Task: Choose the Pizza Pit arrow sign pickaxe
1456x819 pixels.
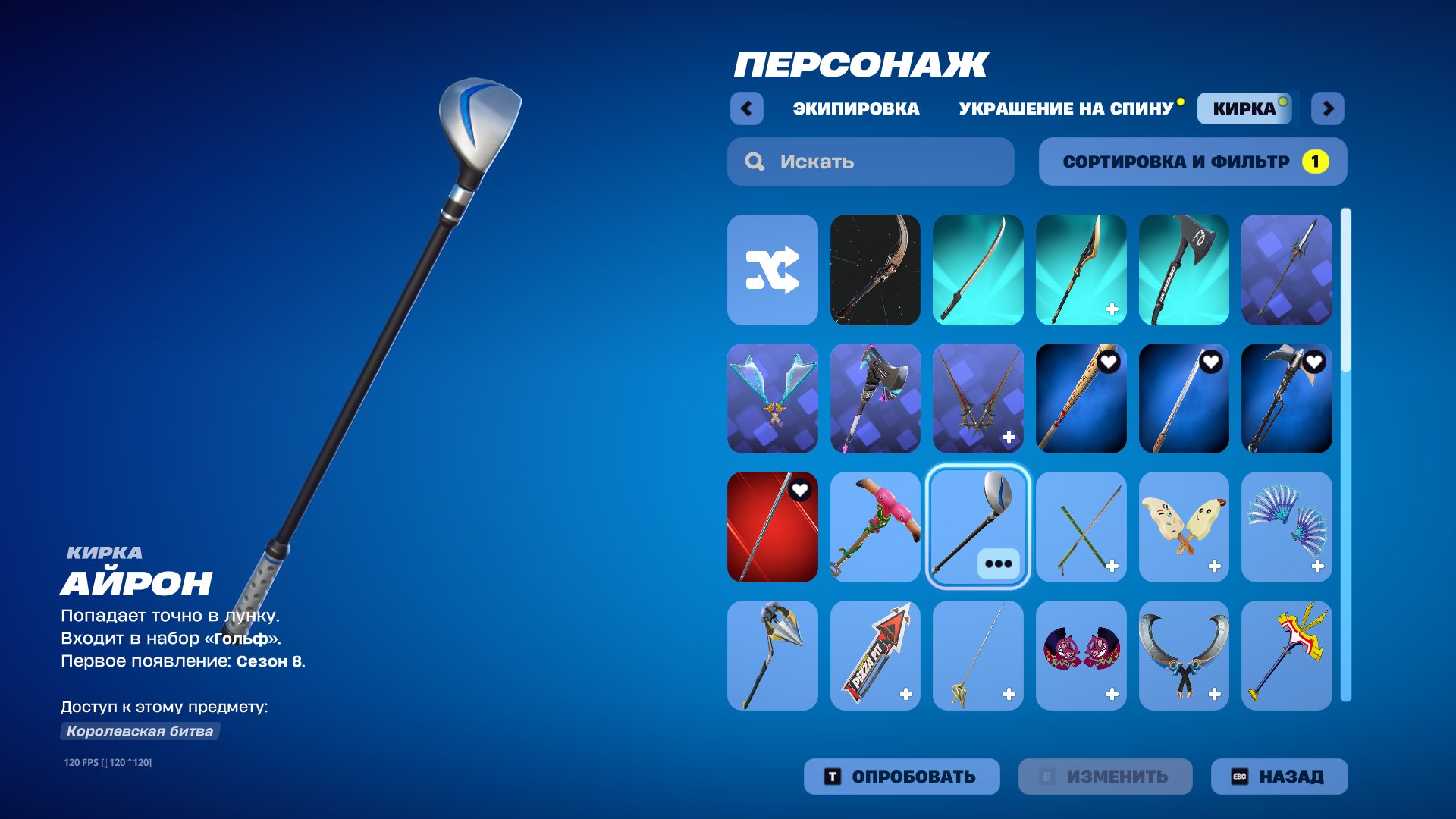Action: tap(875, 656)
